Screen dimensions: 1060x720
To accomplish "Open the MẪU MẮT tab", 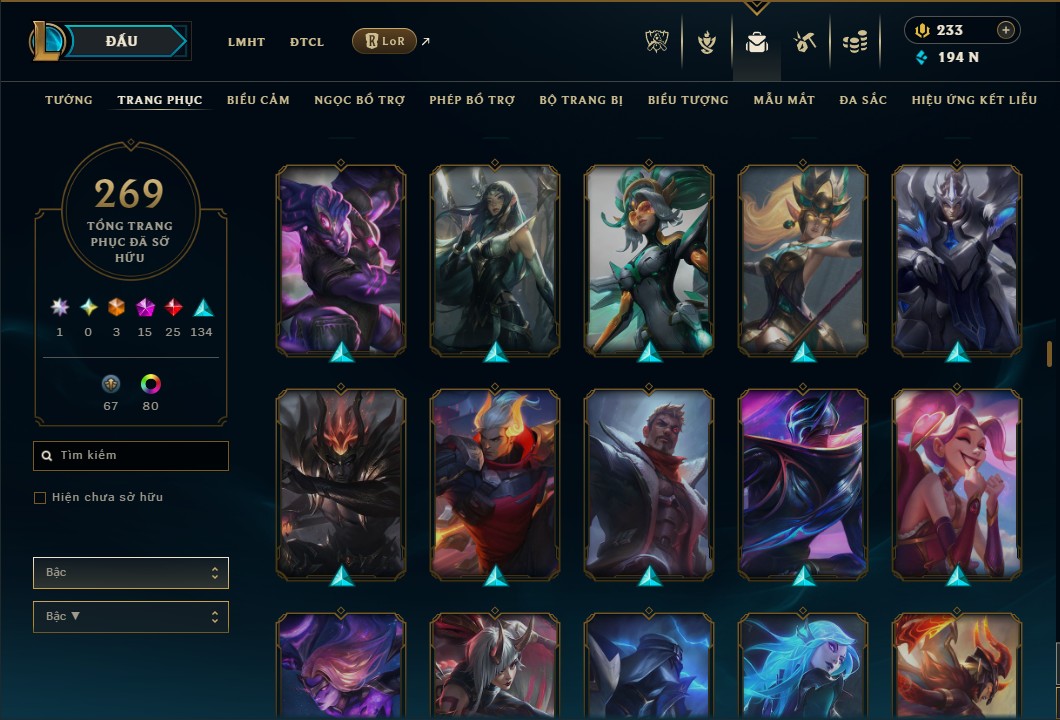I will click(x=784, y=100).
